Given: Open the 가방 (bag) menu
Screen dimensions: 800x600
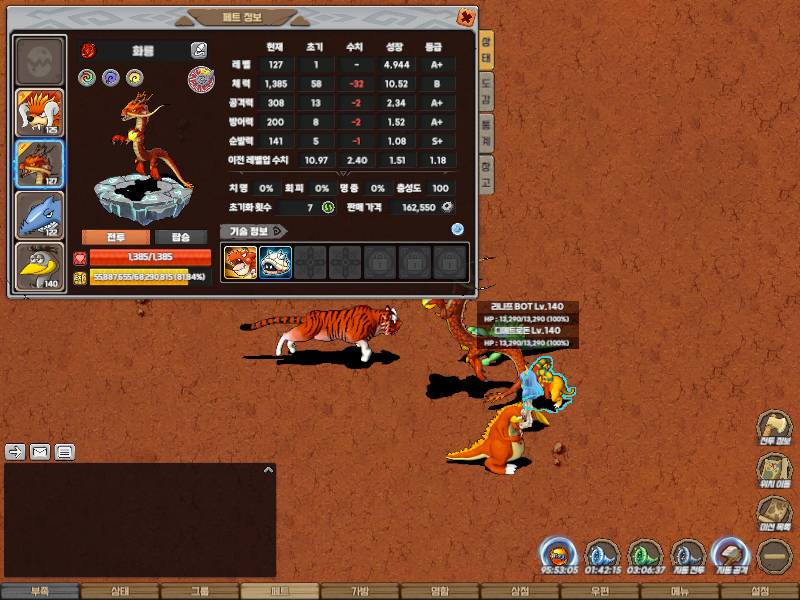Looking at the screenshot, I should pyautogui.click(x=360, y=591).
